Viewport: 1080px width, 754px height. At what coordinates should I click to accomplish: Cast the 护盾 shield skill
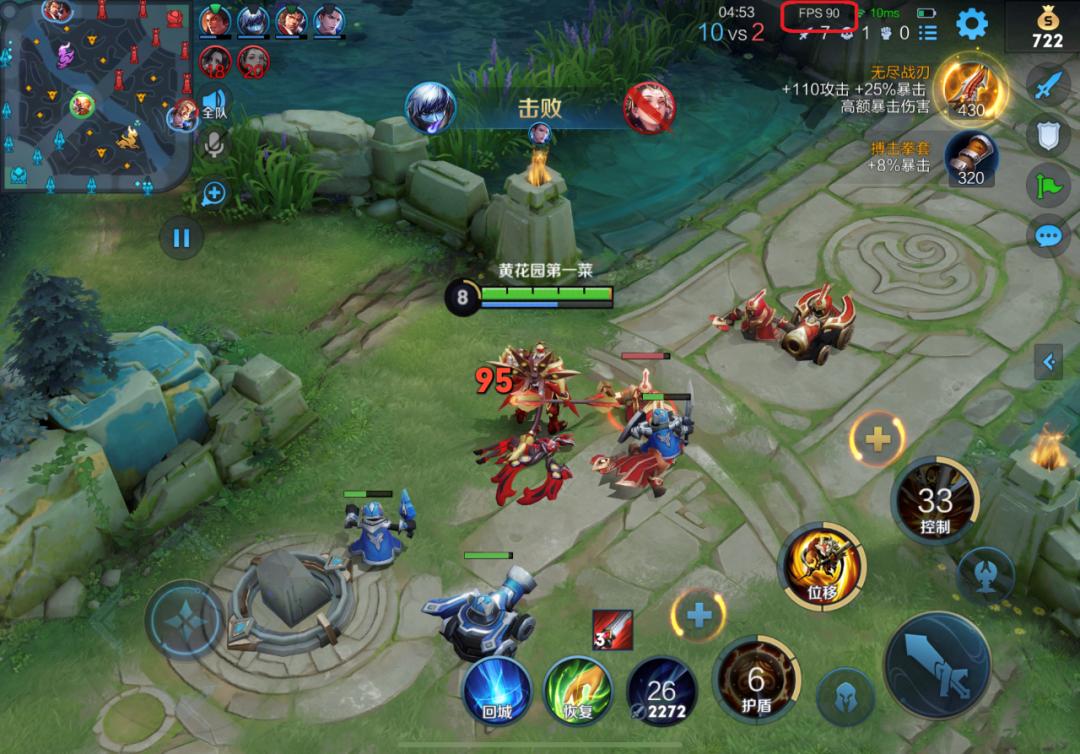756,681
